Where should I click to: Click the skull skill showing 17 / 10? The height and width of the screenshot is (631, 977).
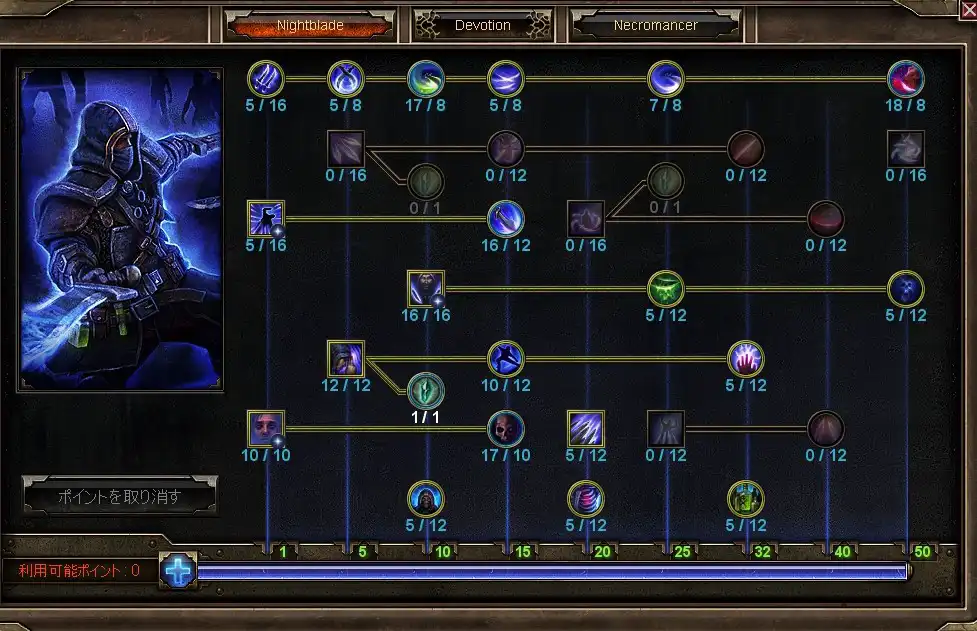(x=506, y=429)
